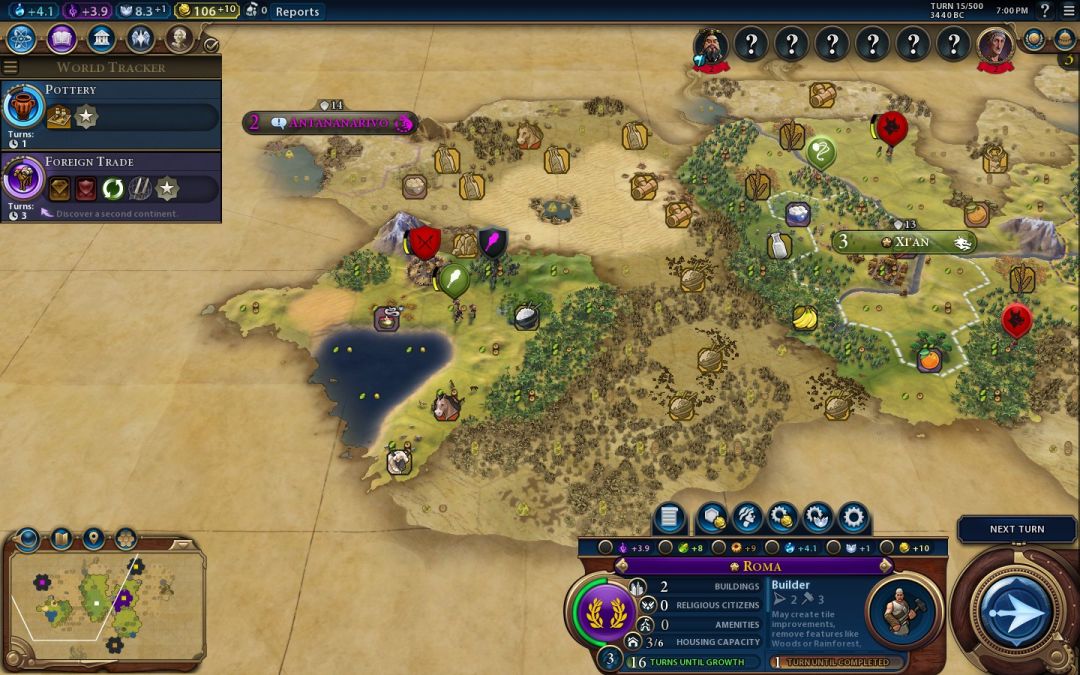Open the technology tree atom icon
1080x675 pixels.
coord(22,39)
